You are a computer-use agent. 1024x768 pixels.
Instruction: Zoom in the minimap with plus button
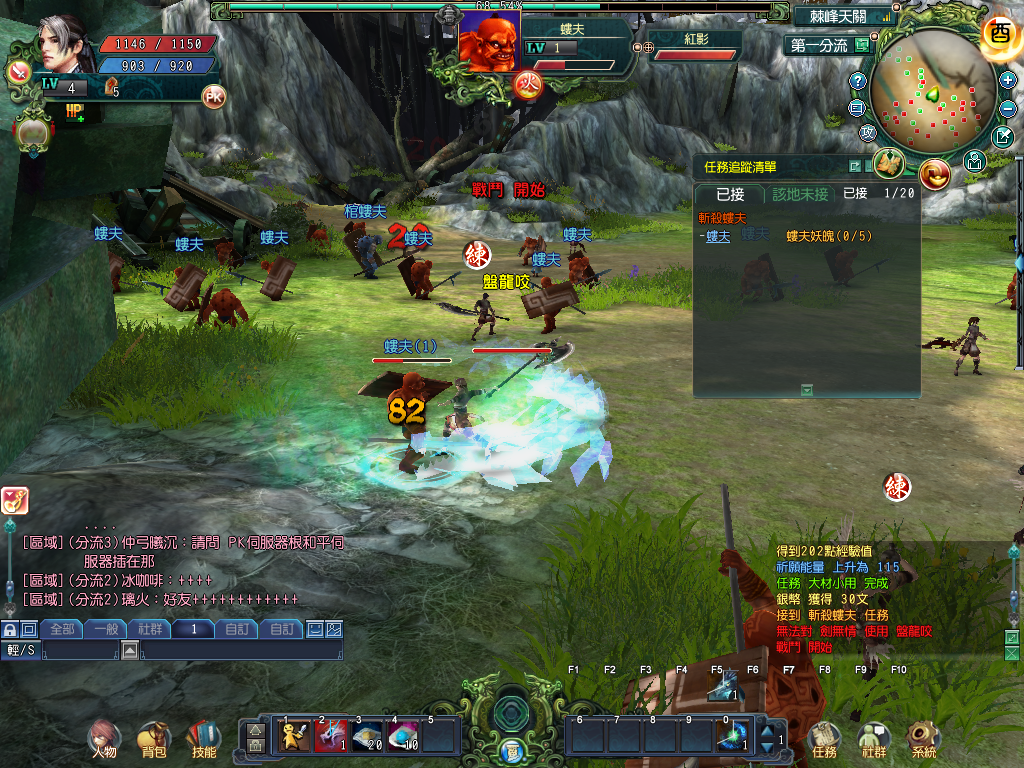1006,80
